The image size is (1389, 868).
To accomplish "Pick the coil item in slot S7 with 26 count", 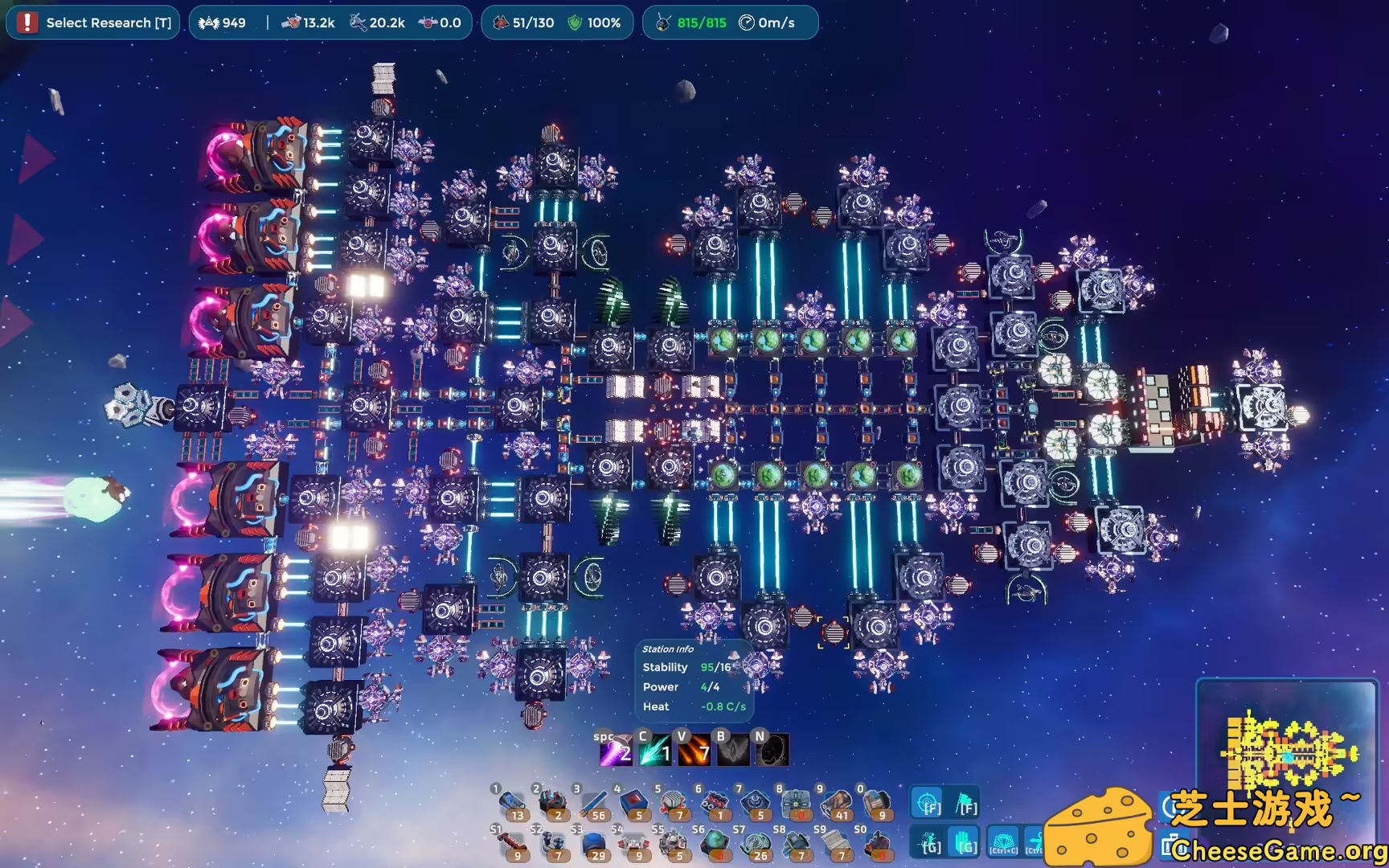I will coord(756,844).
